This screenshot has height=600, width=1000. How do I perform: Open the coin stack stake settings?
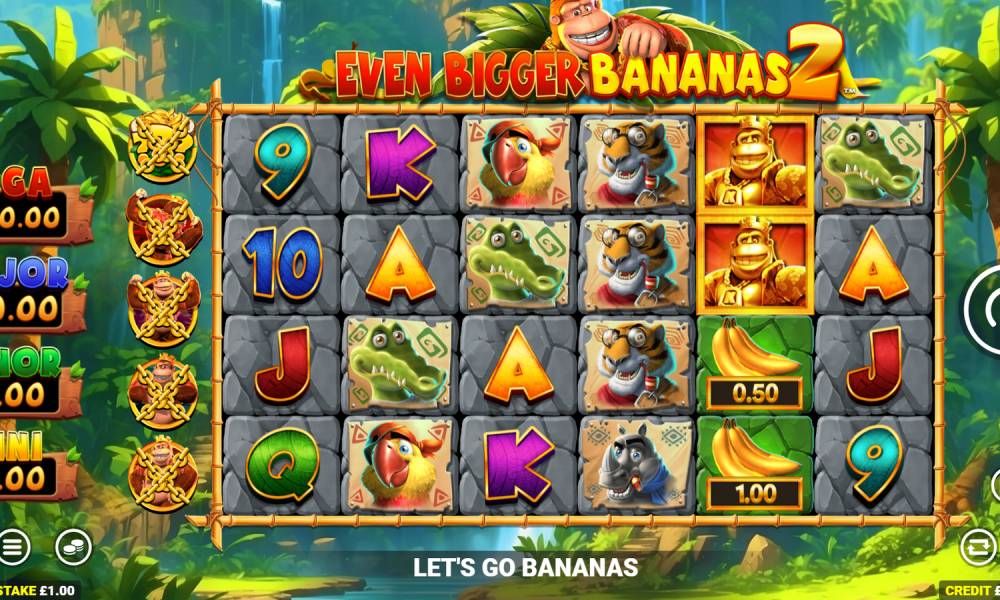point(73,546)
